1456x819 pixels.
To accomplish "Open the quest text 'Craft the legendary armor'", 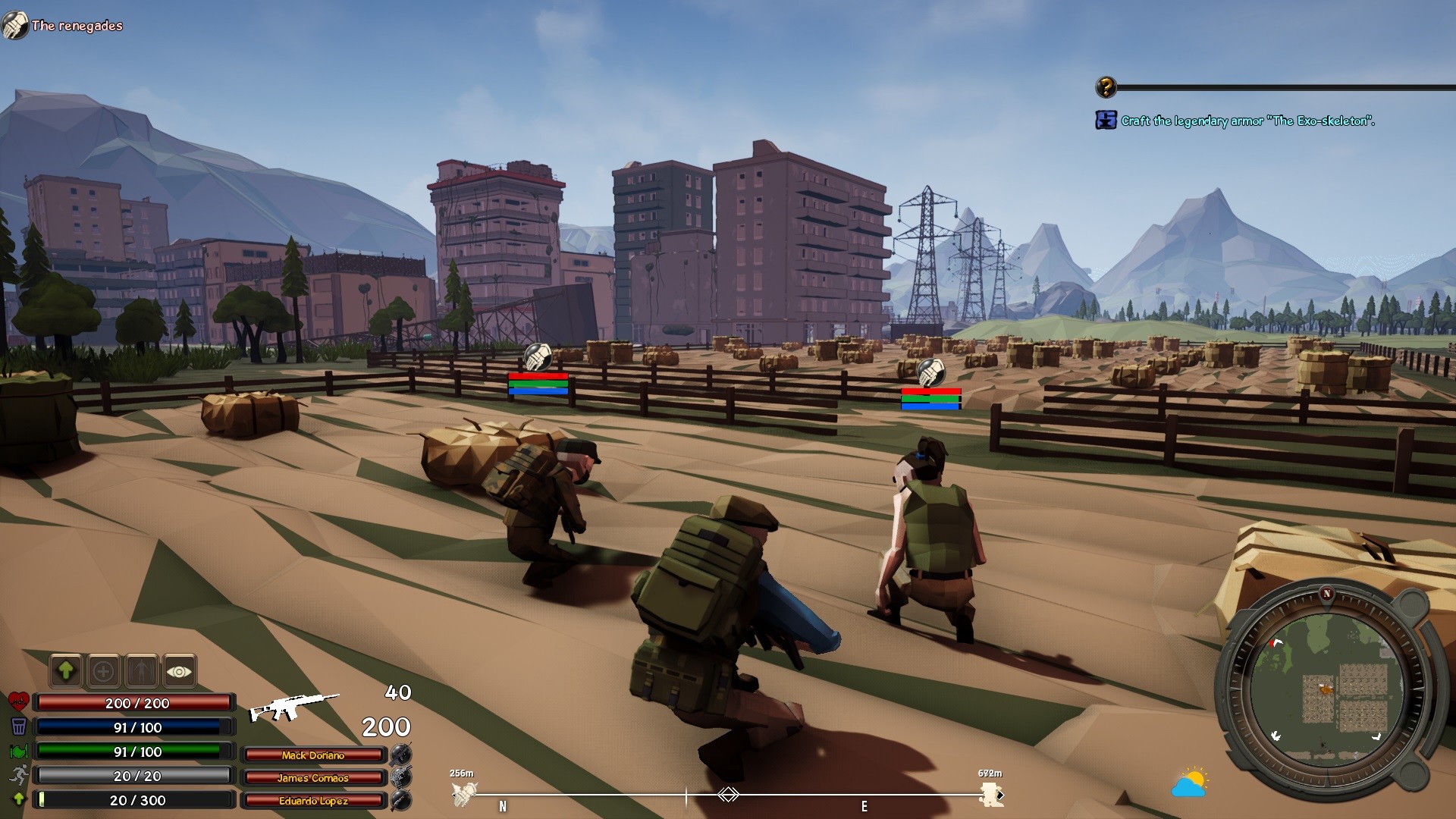I will click(x=1247, y=120).
